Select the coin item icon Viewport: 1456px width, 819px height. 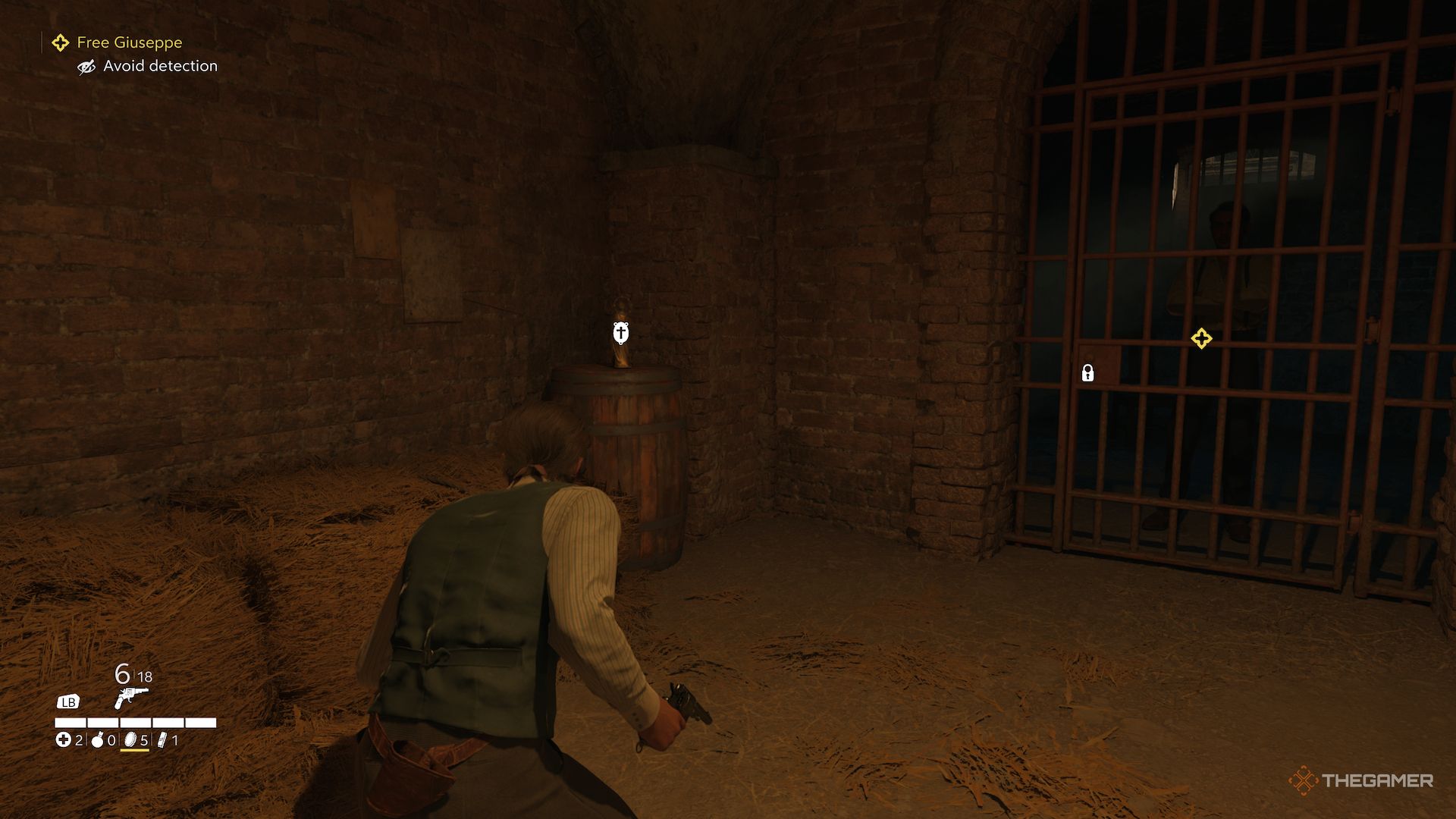(x=130, y=740)
